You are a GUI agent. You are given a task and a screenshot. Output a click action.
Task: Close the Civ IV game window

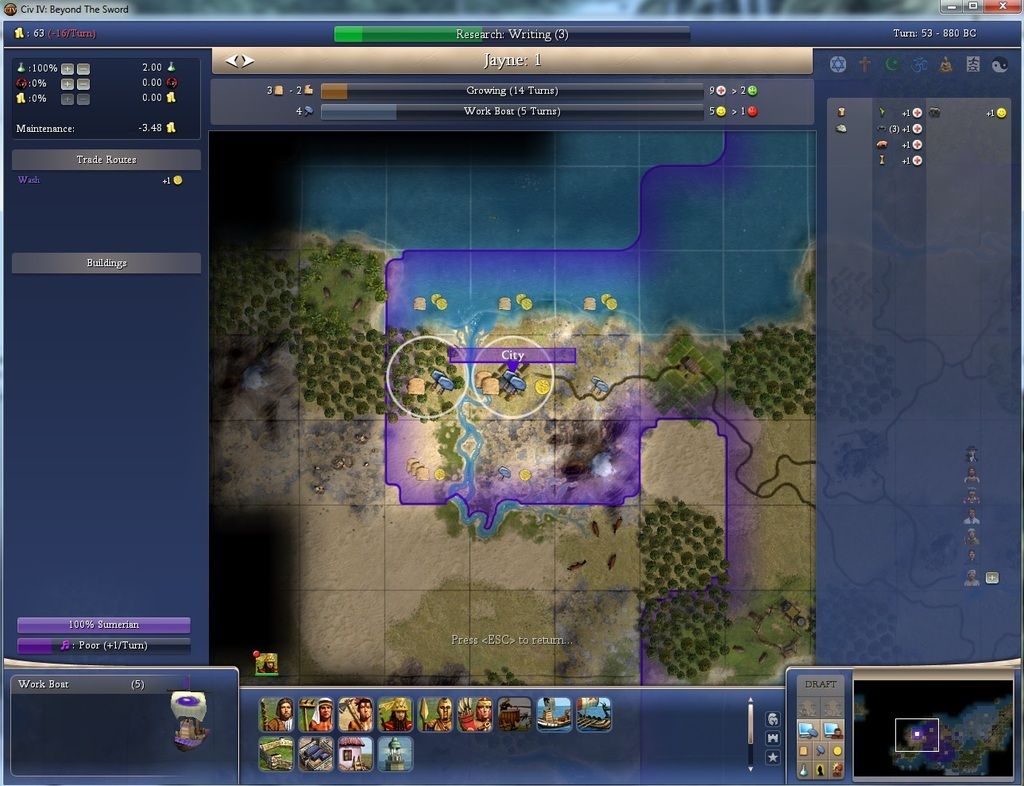998,7
